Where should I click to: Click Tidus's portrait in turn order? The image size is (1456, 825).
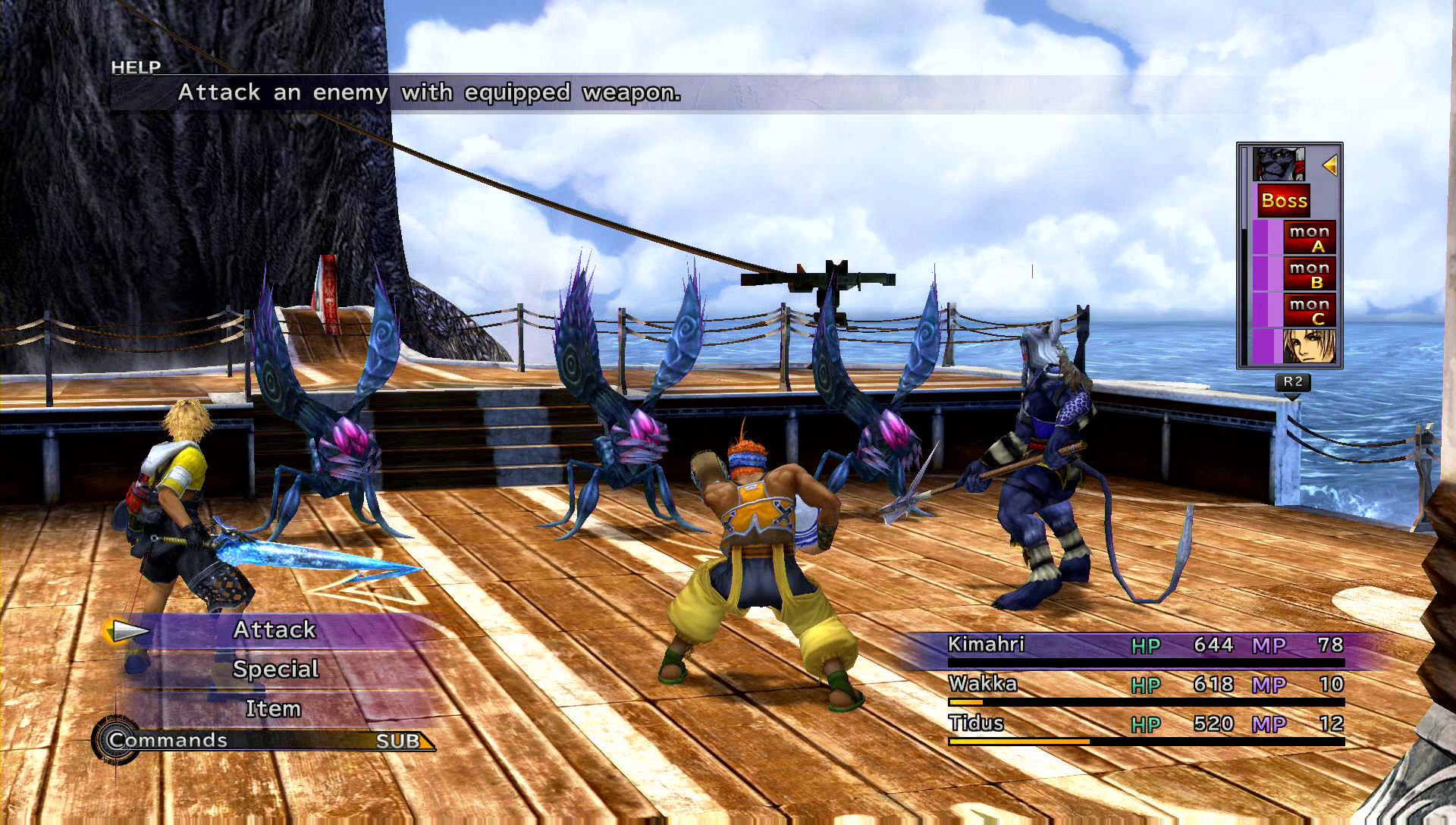[x=1308, y=346]
